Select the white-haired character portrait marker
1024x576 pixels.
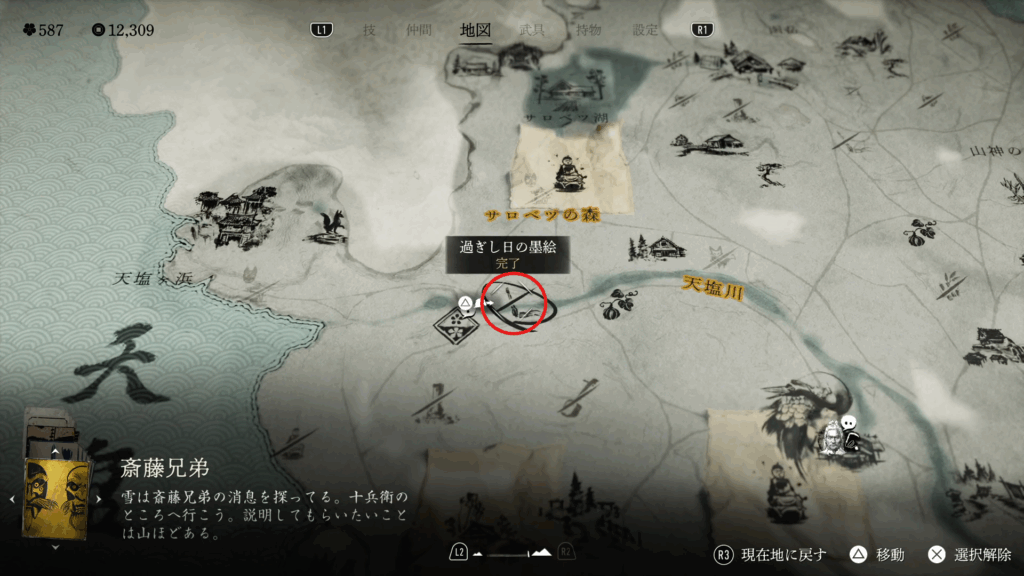coord(831,438)
